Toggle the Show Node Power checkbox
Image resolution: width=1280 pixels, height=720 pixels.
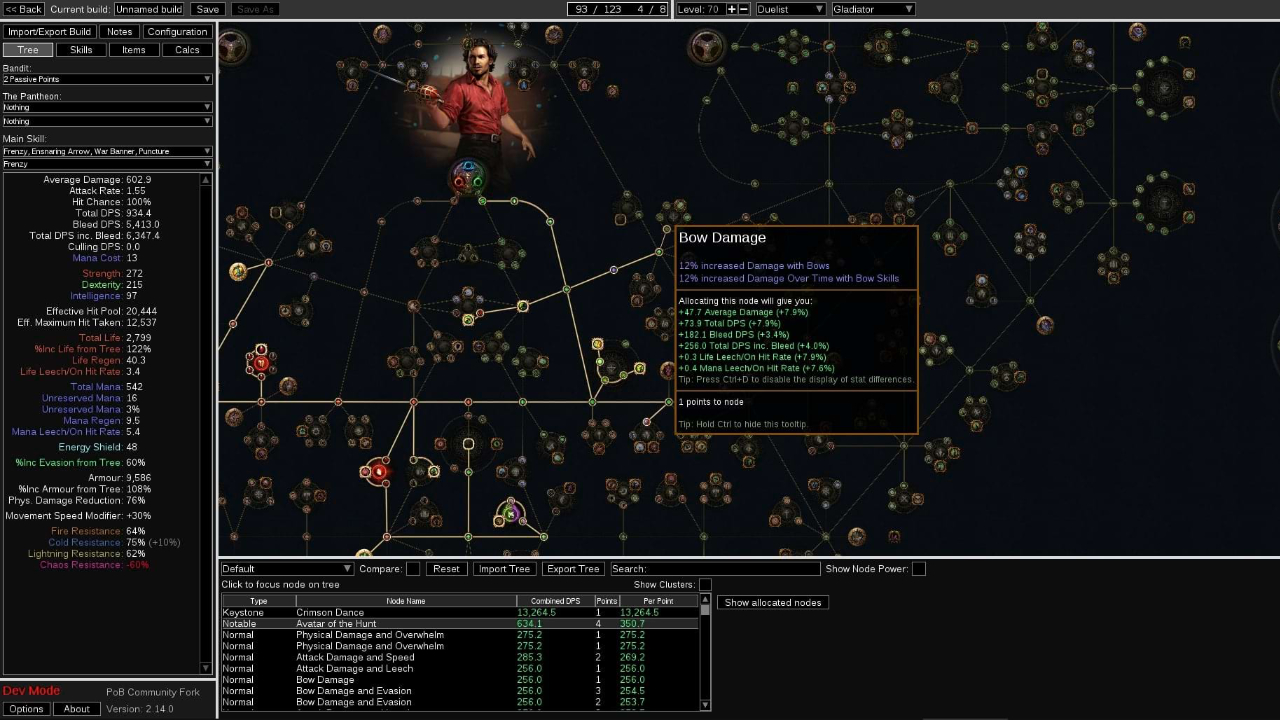[x=919, y=569]
